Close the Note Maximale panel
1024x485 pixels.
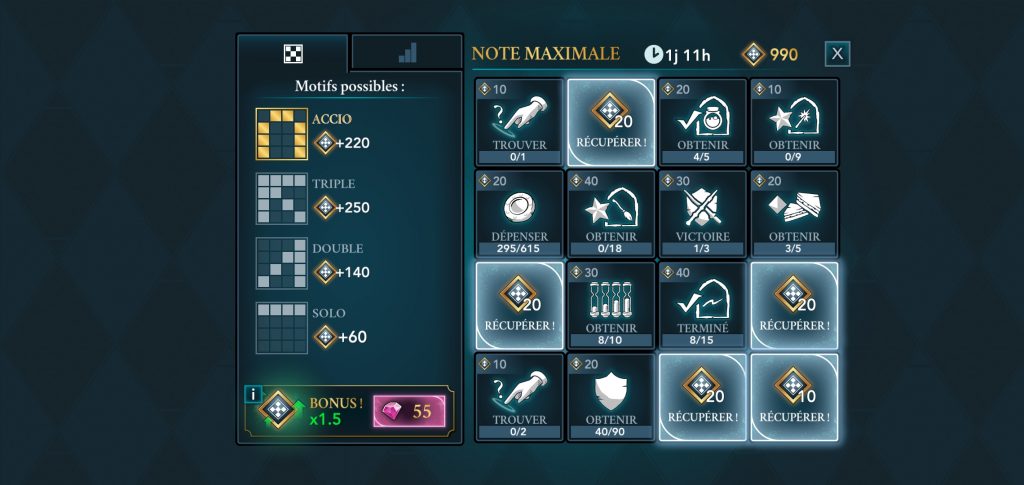coord(837,54)
